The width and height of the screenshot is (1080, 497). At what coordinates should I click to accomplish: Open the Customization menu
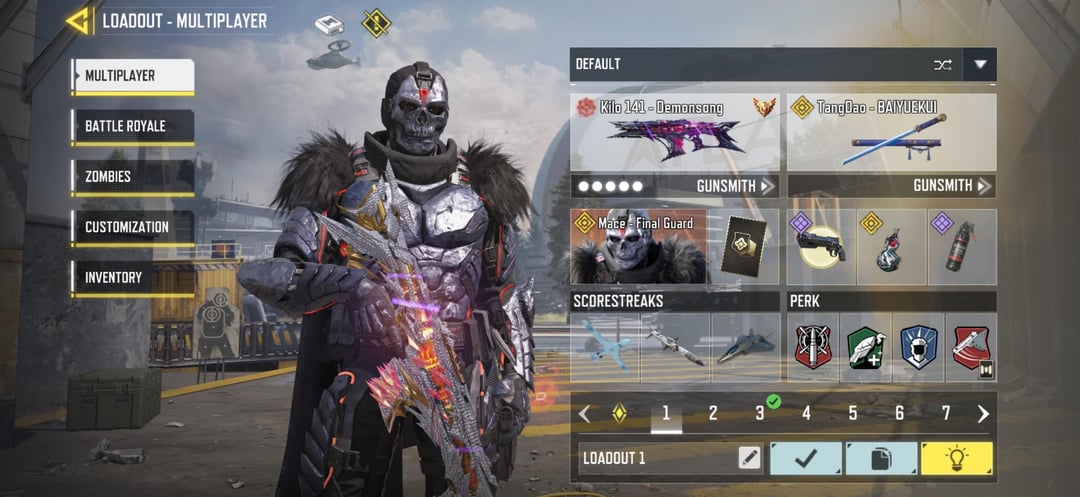click(x=132, y=227)
